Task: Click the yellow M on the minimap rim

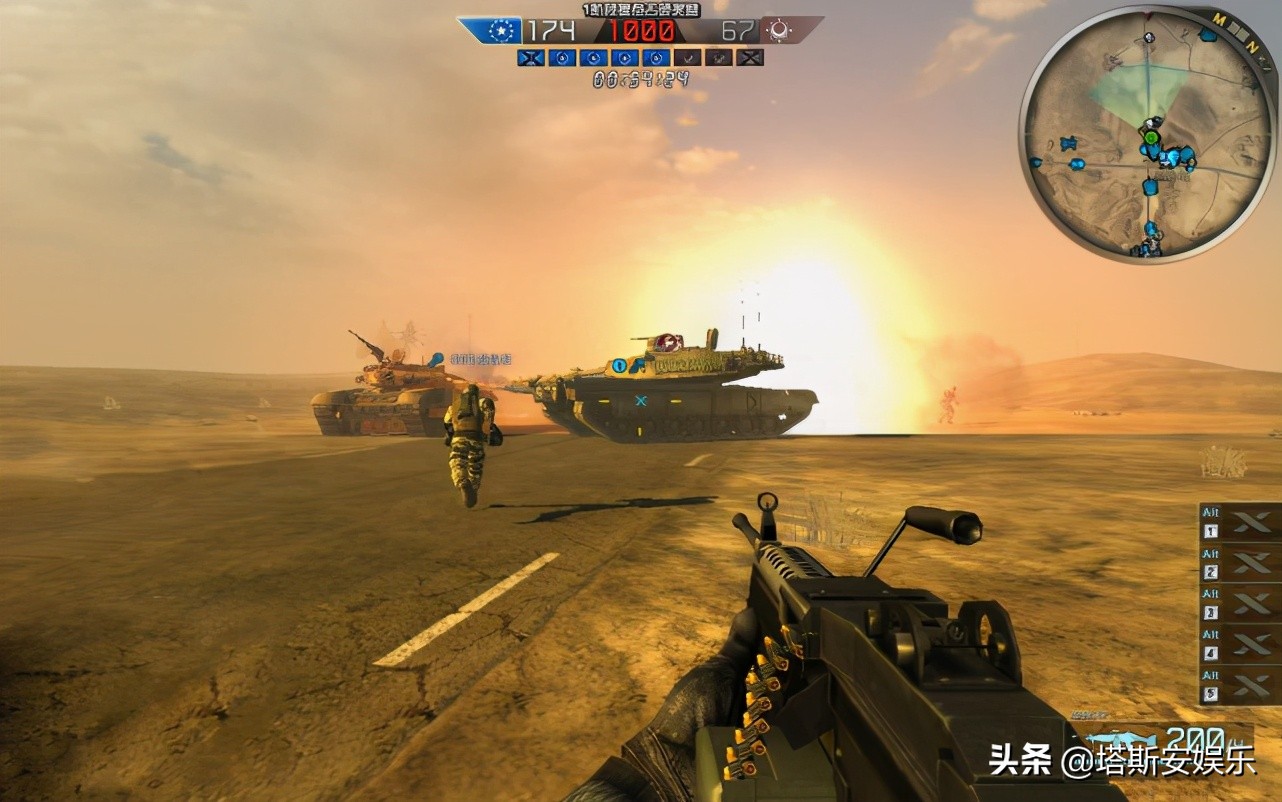Action: click(1220, 19)
